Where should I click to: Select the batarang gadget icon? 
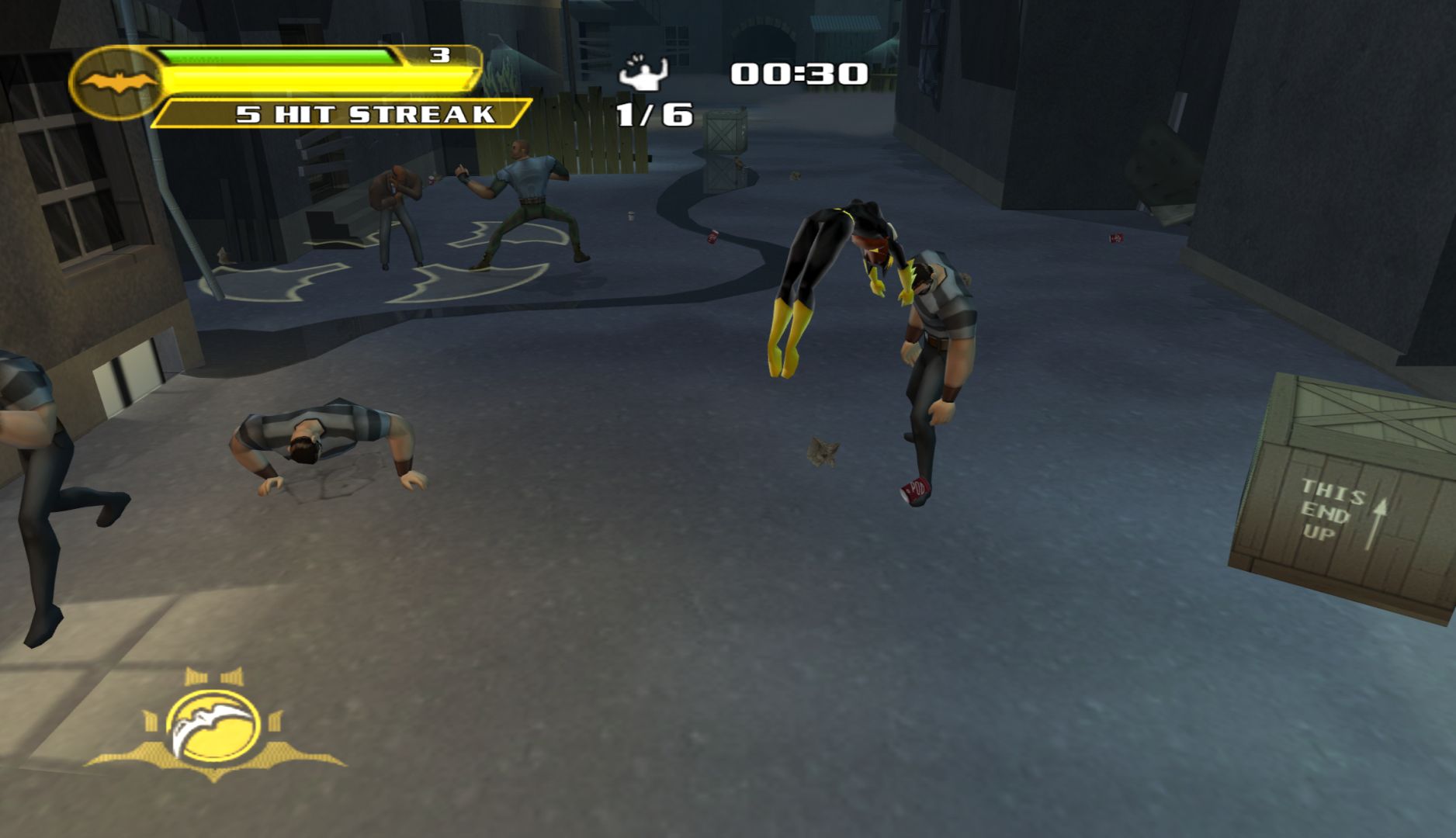click(213, 725)
